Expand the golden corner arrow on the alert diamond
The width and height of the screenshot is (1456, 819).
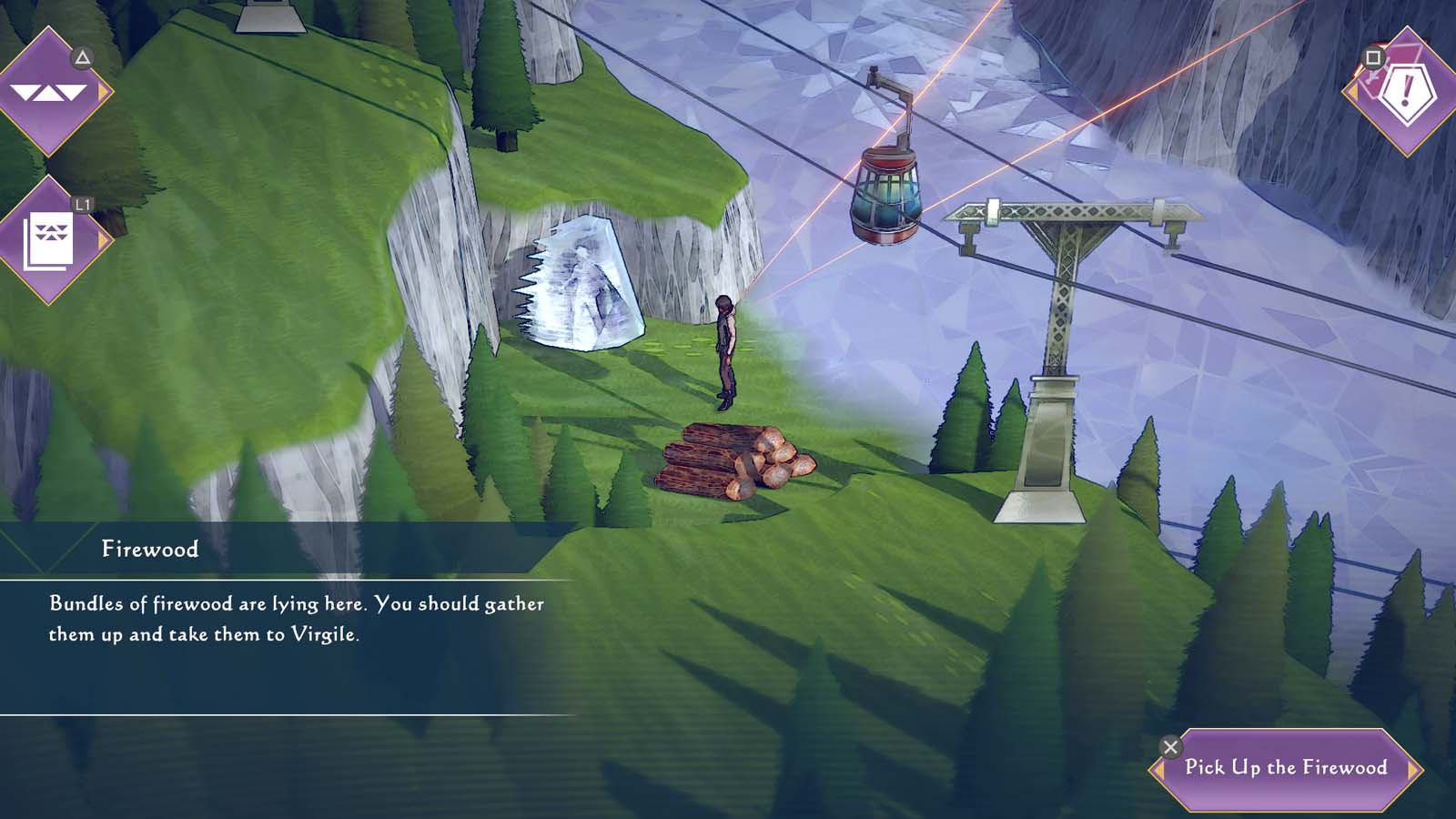point(1353,90)
